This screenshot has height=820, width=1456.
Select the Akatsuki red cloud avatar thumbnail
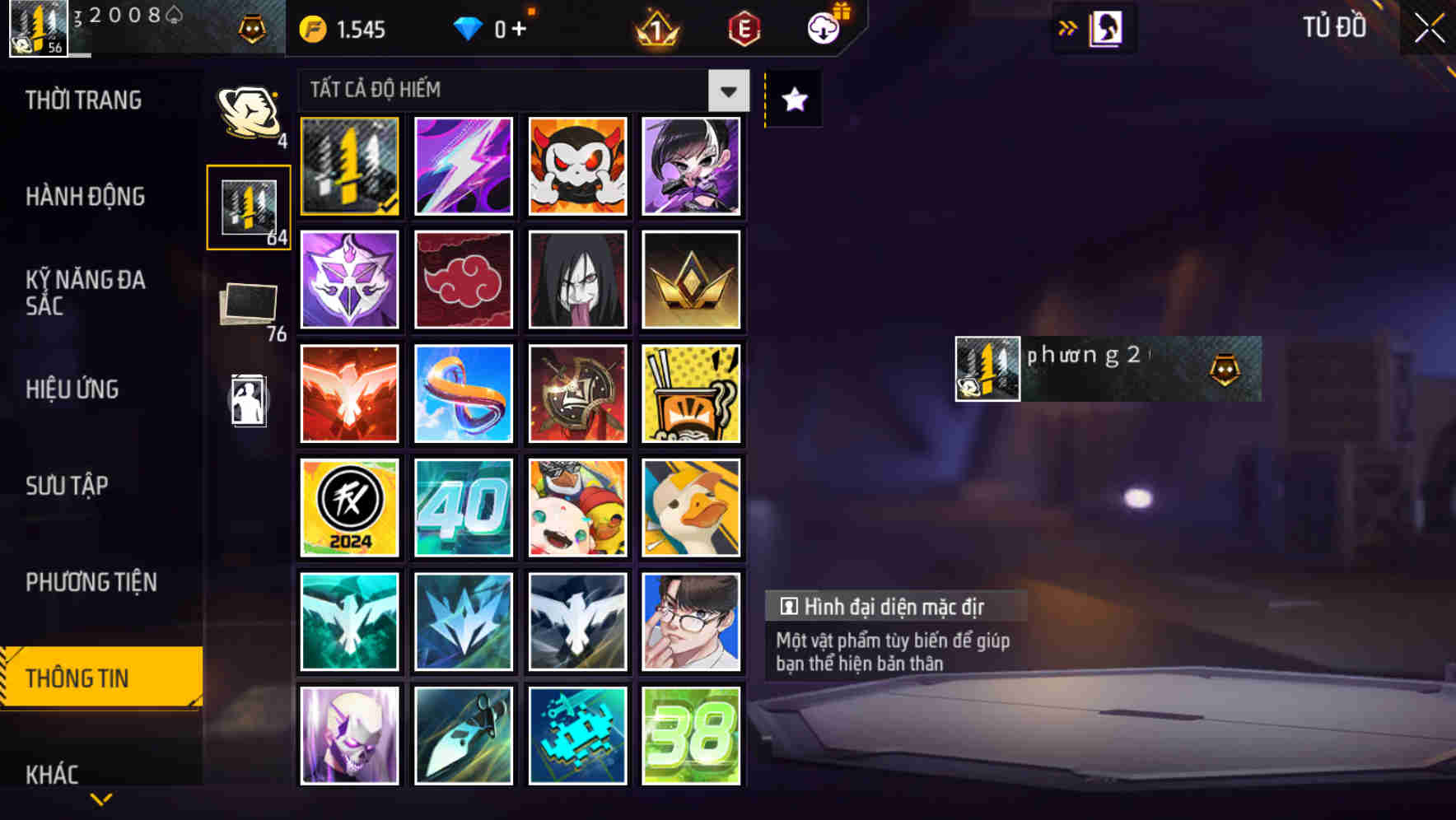[463, 280]
